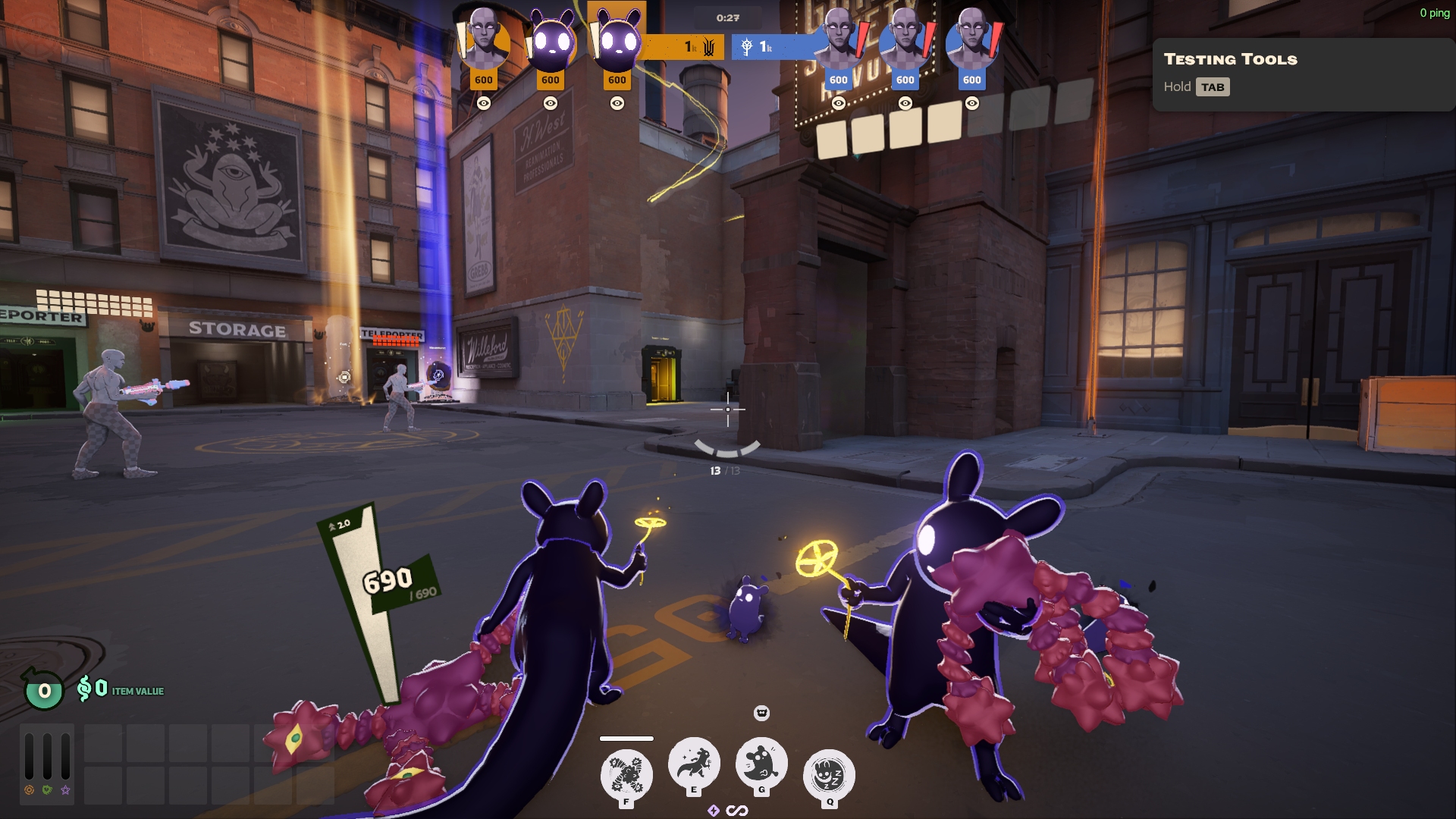
Task: Click the infinity symbol indicator
Action: [x=737, y=811]
